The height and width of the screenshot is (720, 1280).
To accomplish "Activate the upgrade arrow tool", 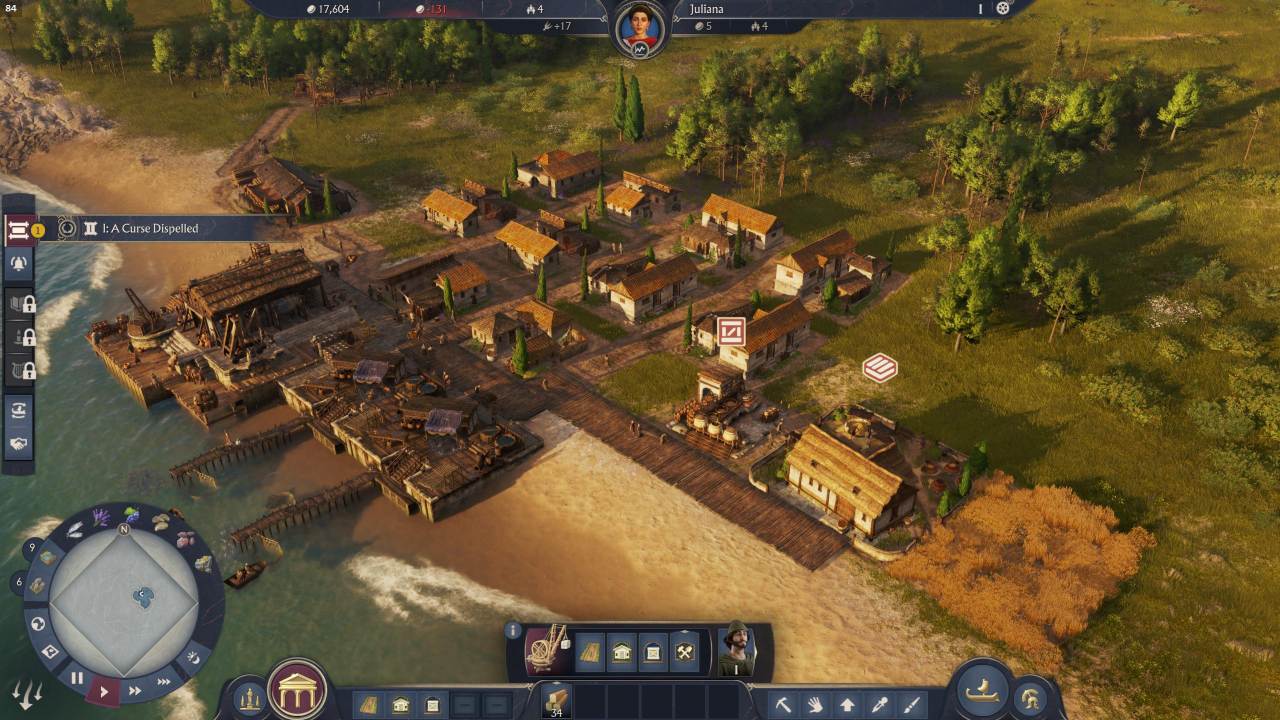I will click(x=847, y=705).
